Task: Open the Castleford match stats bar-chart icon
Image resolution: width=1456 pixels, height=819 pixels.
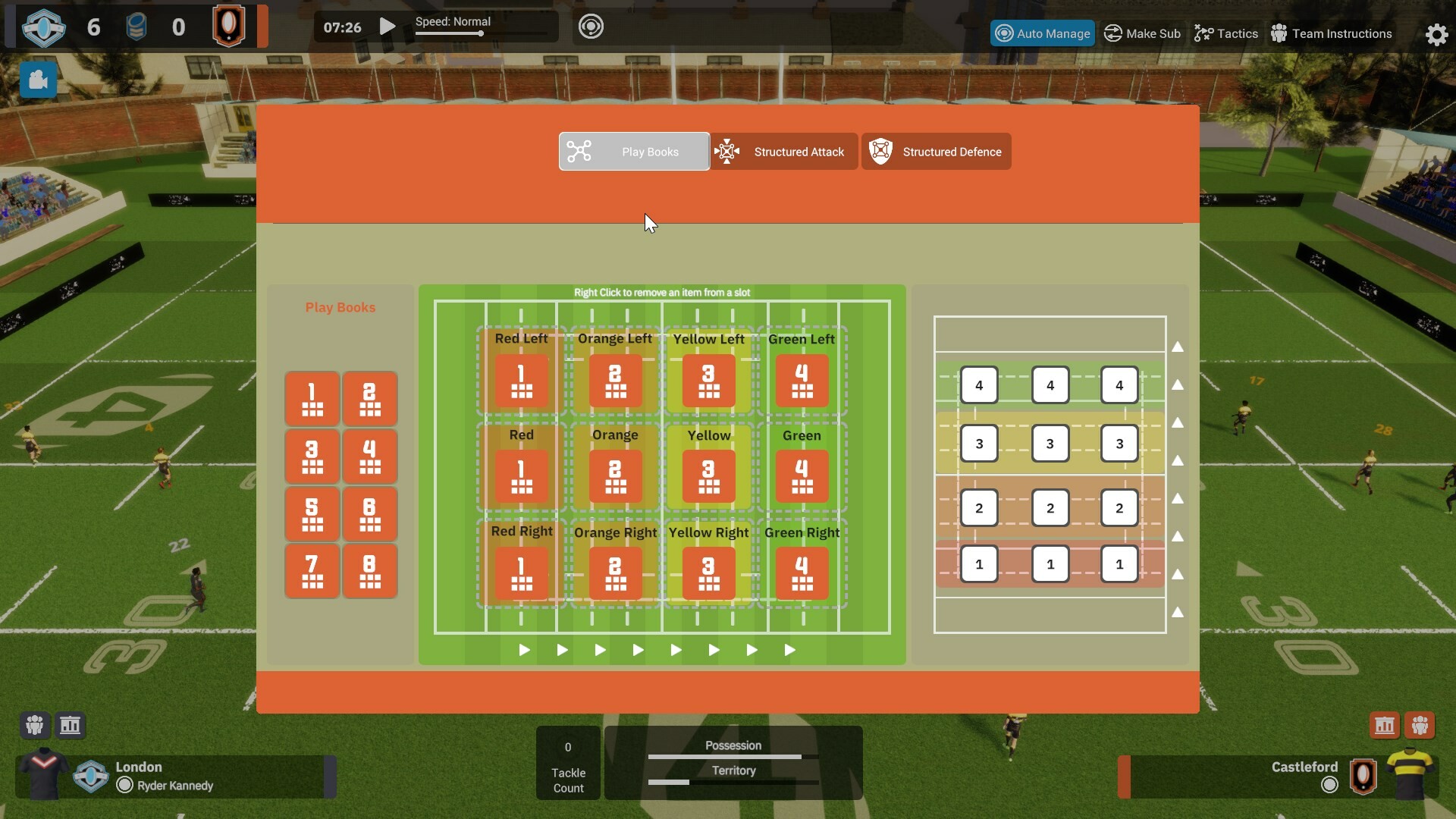Action: coord(1384,725)
